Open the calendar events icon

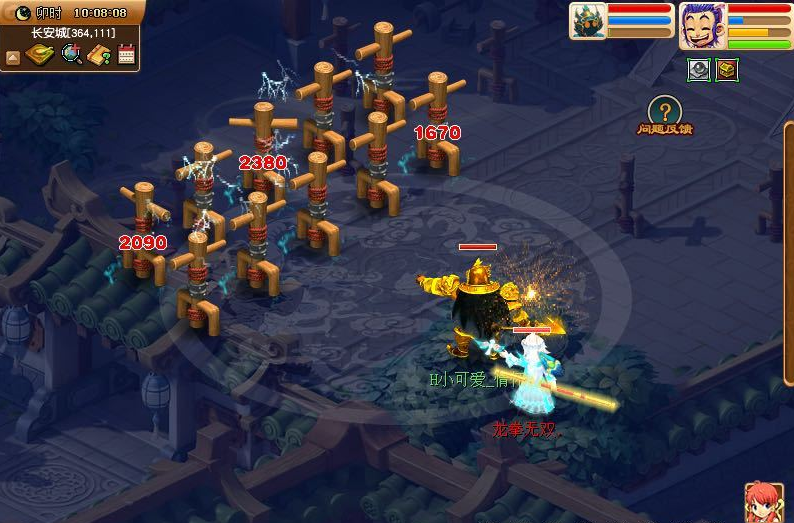point(126,54)
